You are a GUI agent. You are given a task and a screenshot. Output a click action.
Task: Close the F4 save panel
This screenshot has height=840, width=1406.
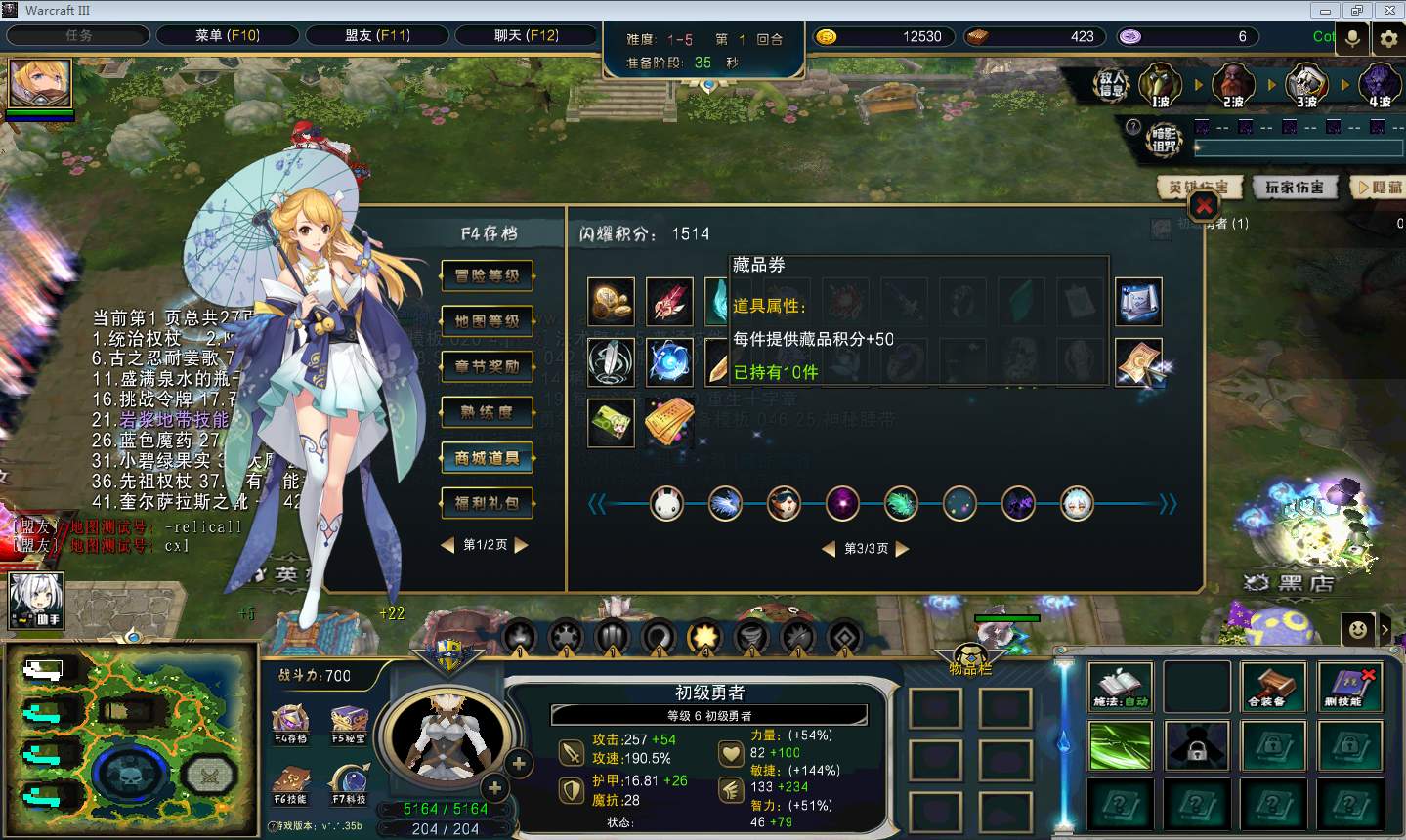[x=1204, y=206]
